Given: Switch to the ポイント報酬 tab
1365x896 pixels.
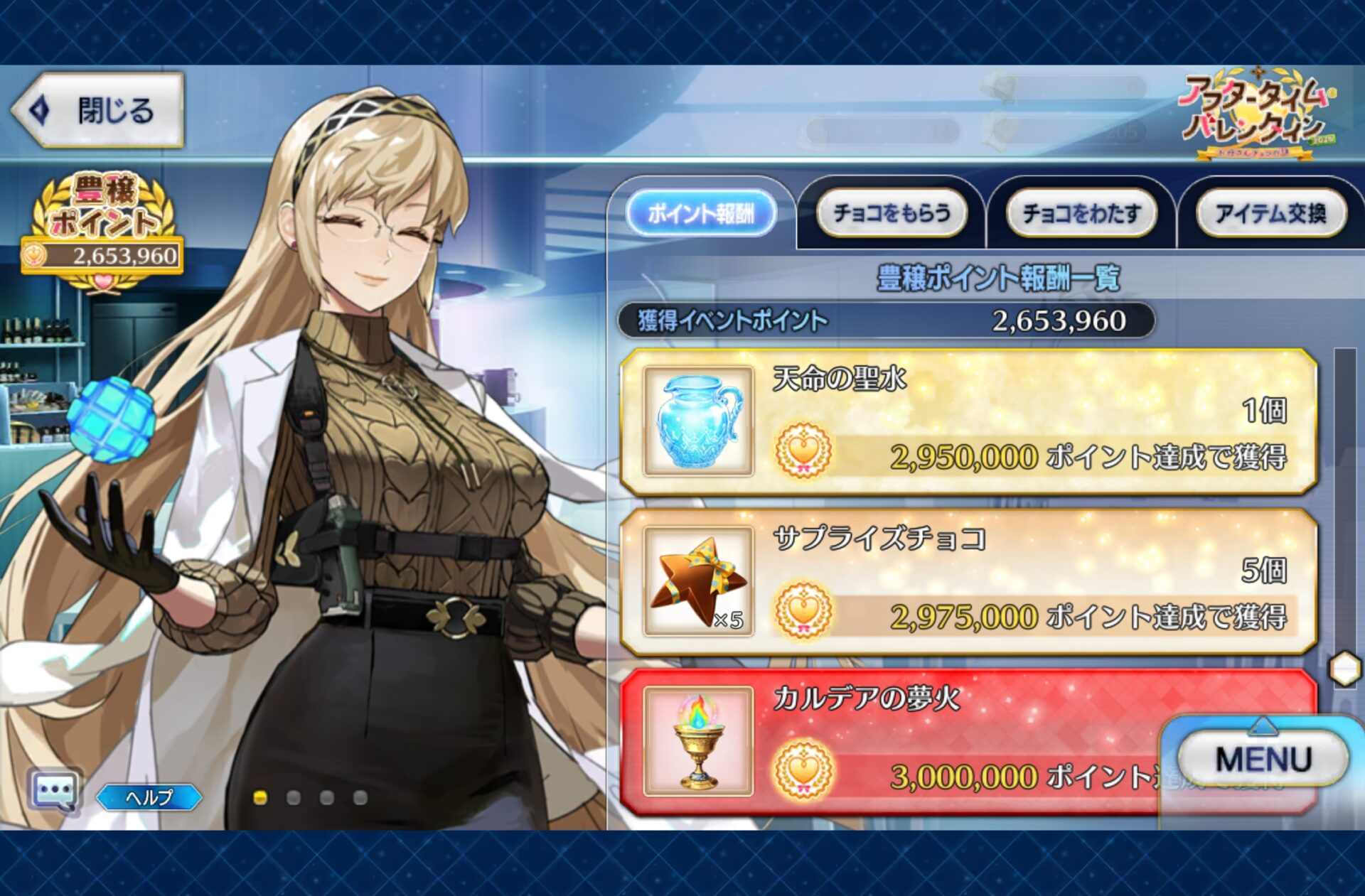Looking at the screenshot, I should [700, 213].
